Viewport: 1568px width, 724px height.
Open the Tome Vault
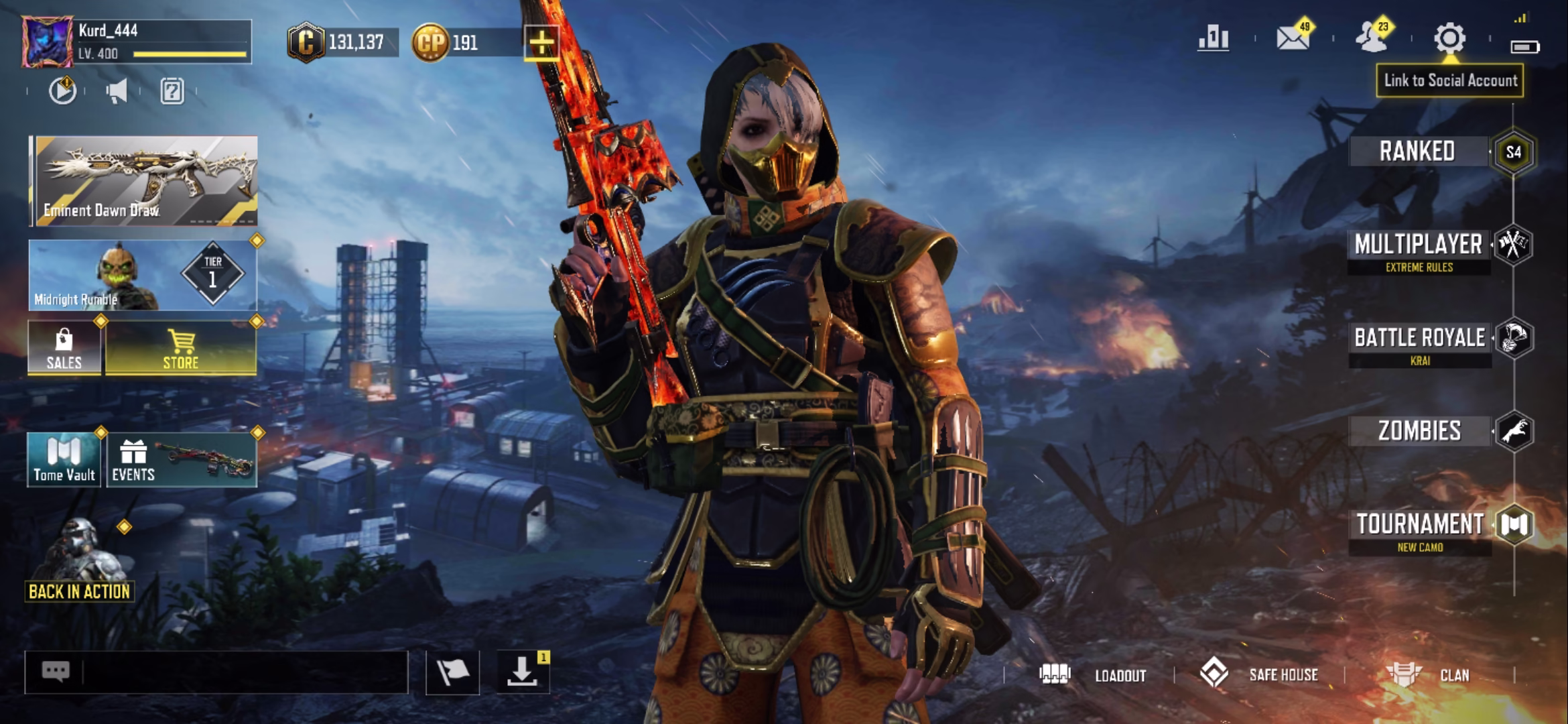point(64,460)
